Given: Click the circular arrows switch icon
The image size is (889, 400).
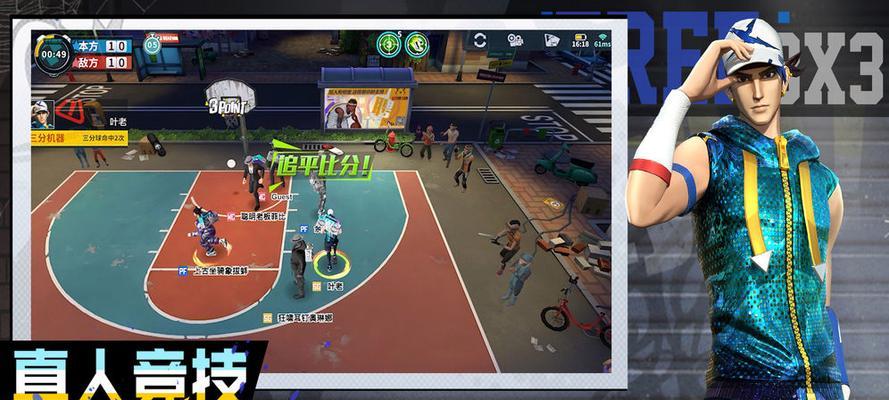Looking at the screenshot, I should [481, 41].
